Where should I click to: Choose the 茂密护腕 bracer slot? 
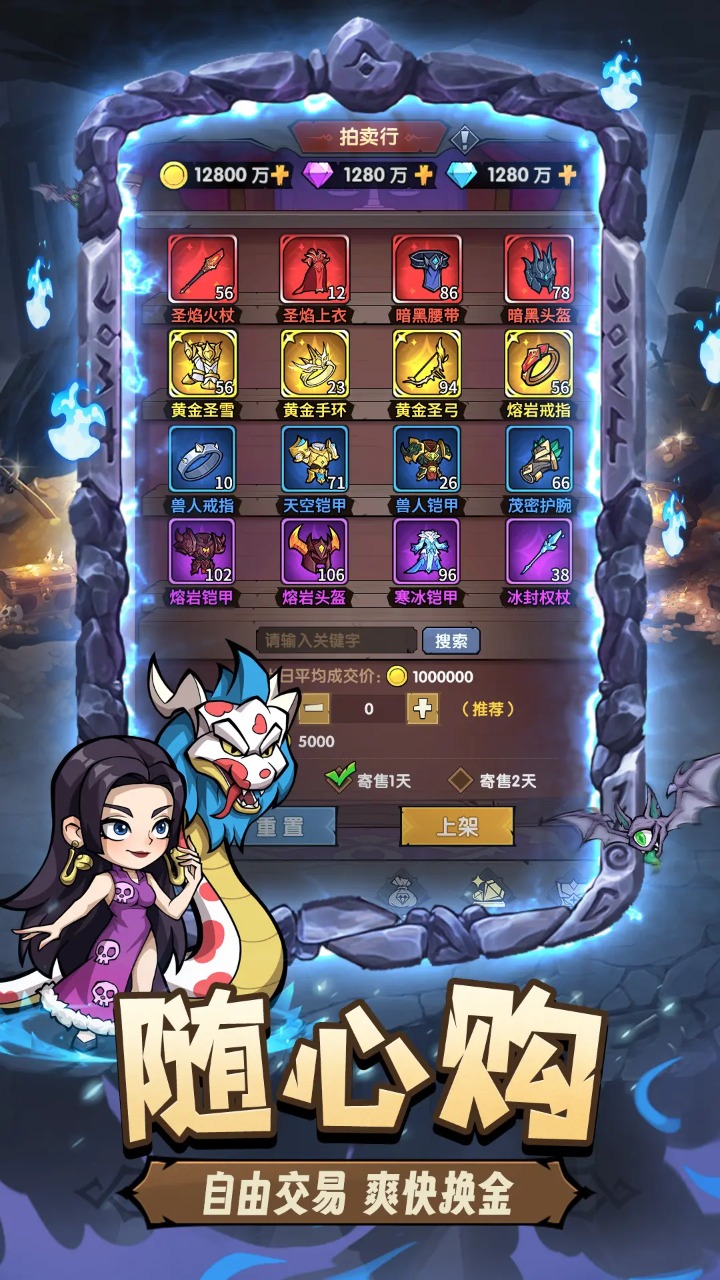[538, 459]
